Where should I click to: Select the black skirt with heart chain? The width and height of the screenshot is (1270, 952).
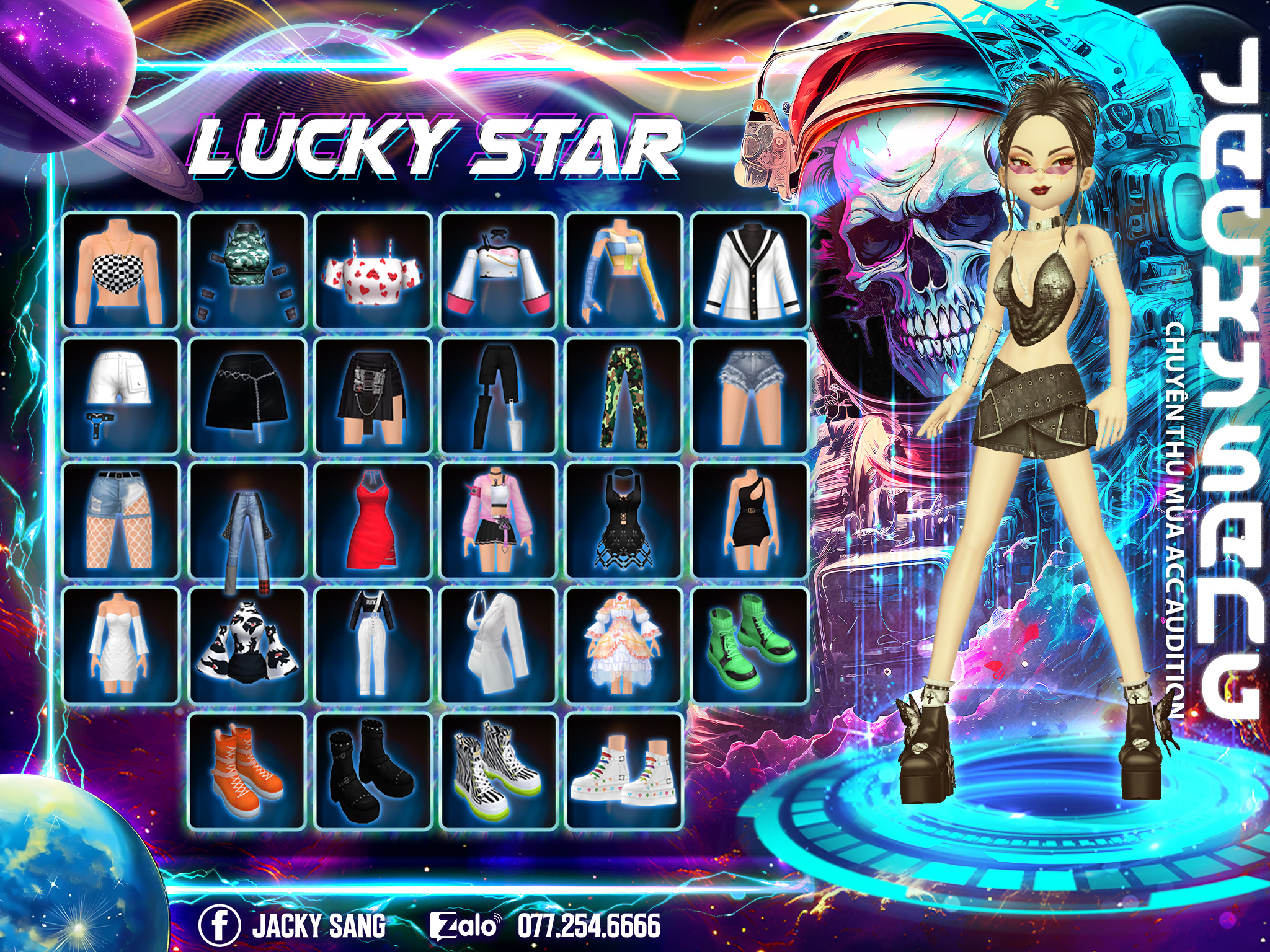tap(247, 396)
